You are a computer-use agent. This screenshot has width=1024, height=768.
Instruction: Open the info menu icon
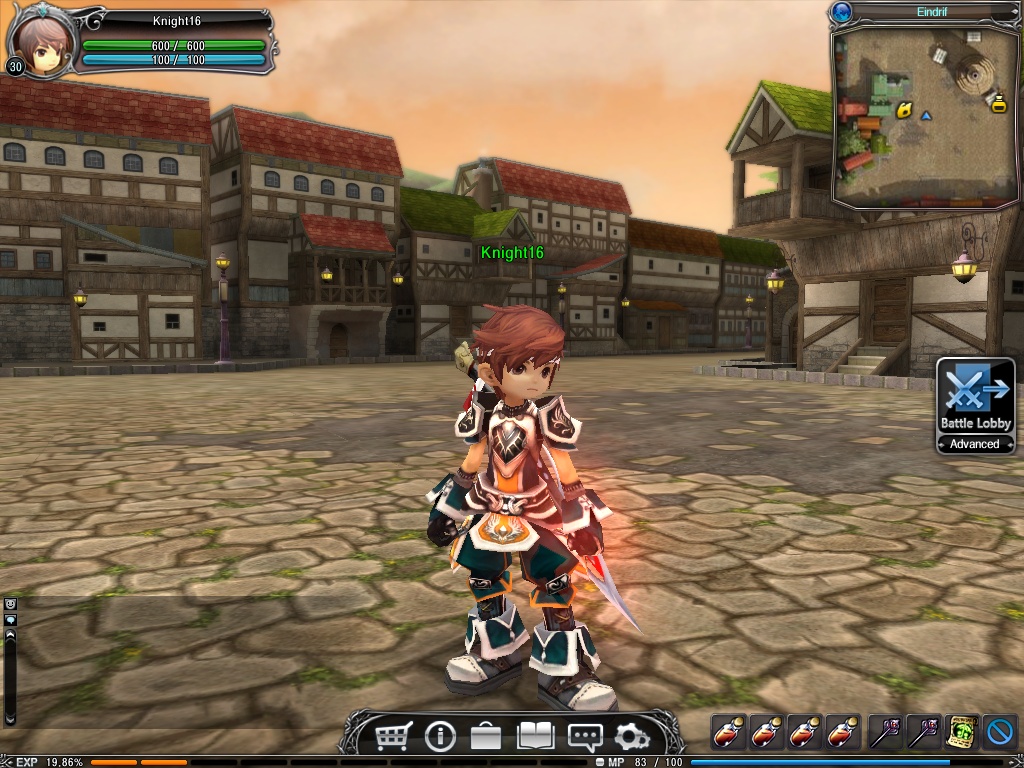(439, 737)
